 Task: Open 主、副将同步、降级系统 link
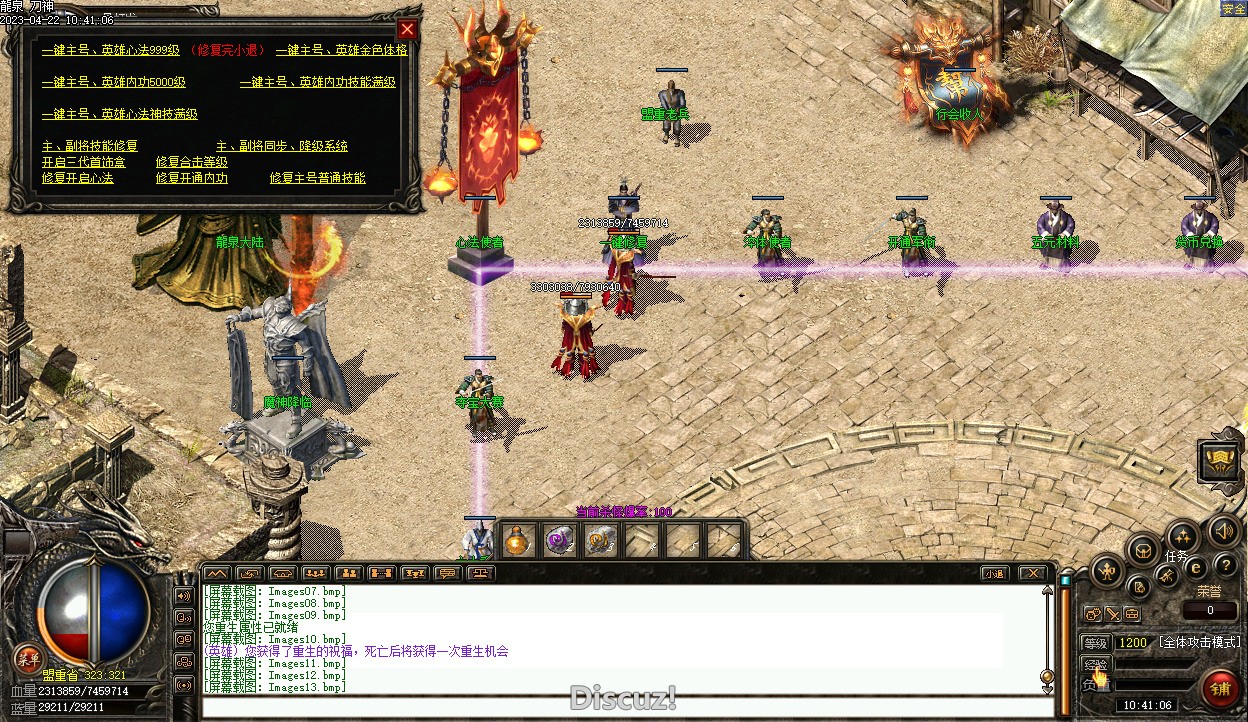pyautogui.click(x=282, y=146)
